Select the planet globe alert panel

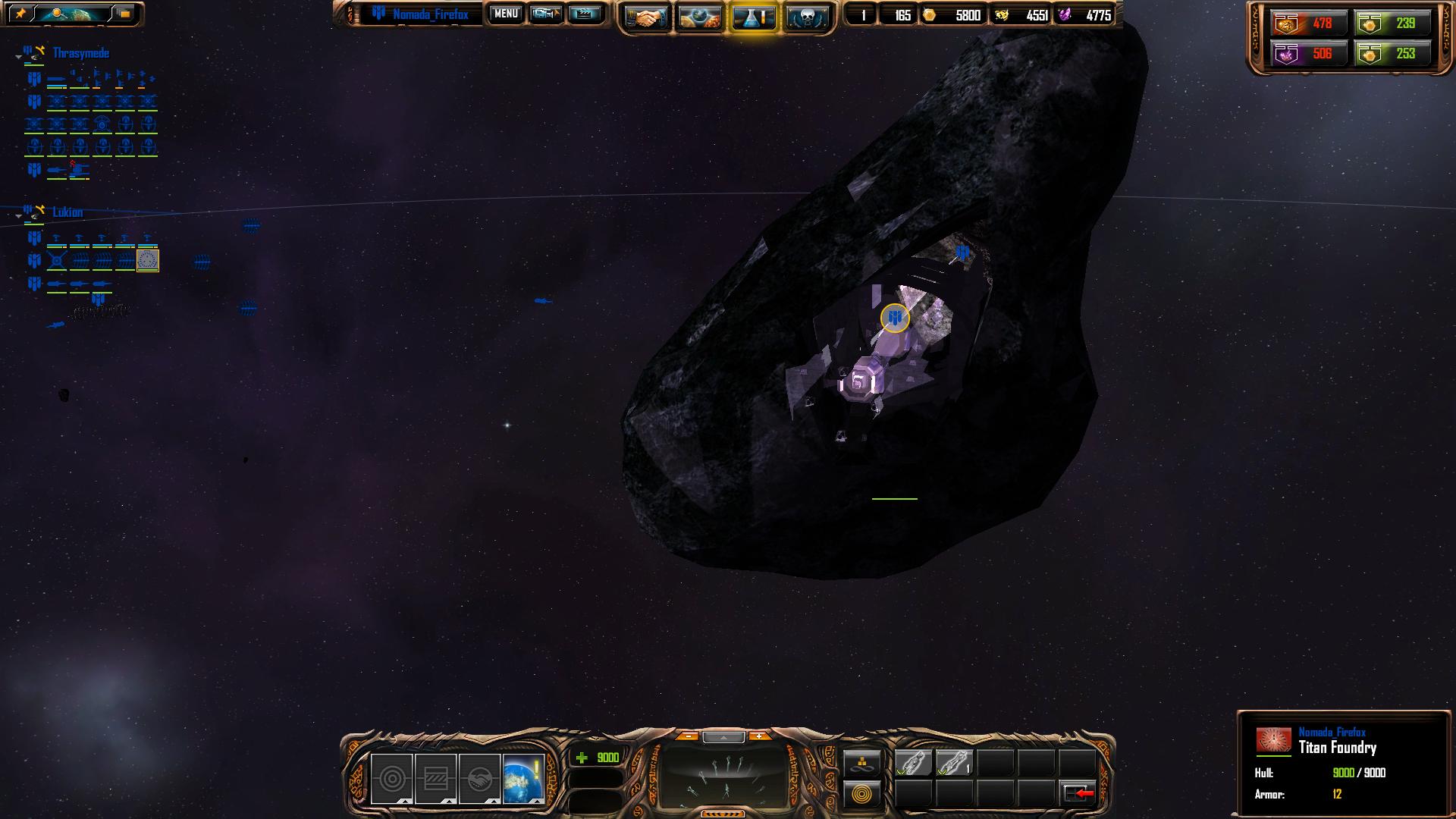pos(523,778)
